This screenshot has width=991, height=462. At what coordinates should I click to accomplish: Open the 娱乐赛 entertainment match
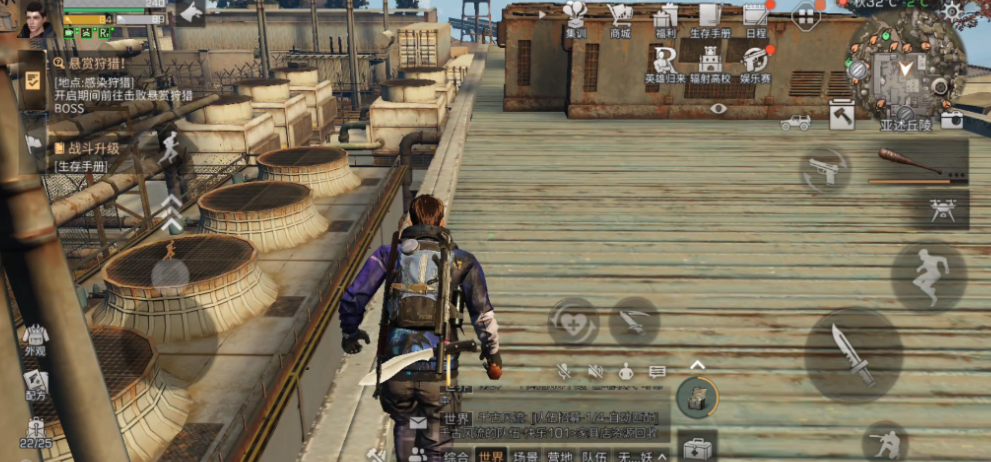[757, 64]
